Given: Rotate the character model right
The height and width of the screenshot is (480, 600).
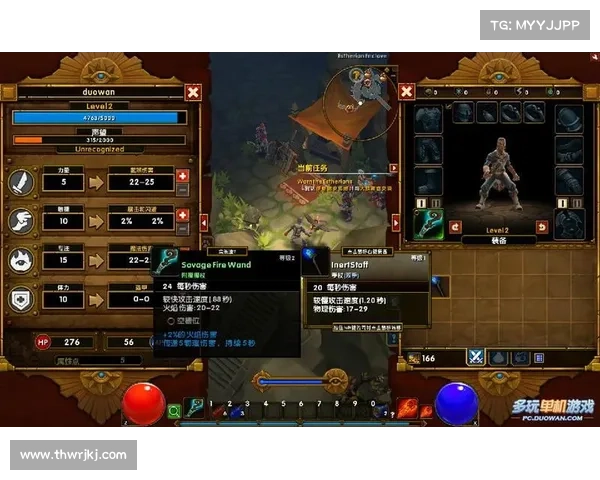Looking at the screenshot, I should click(542, 227).
